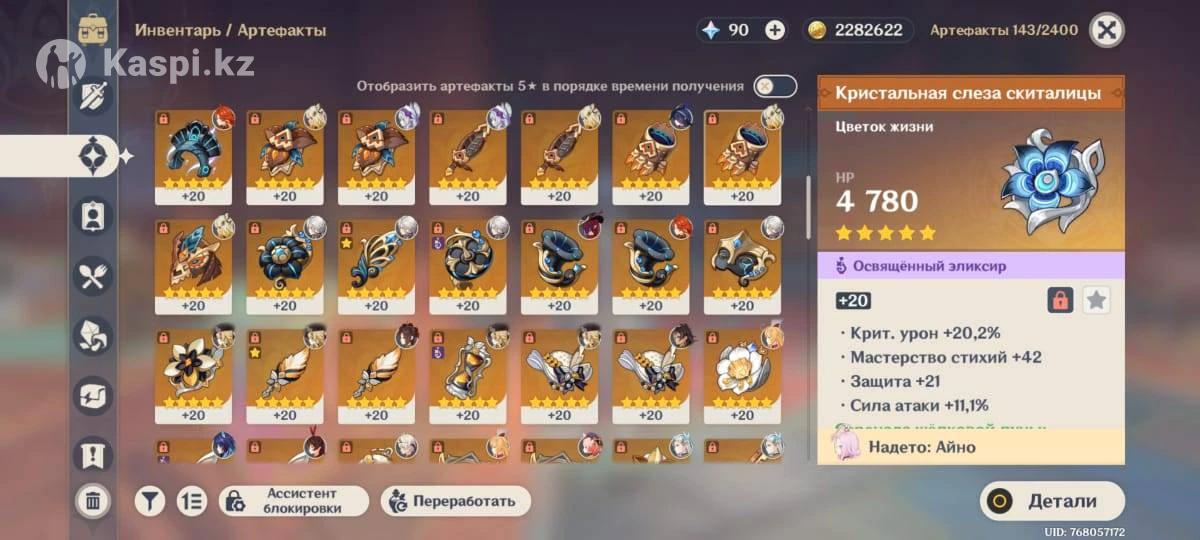1200x540 pixels.
Task: Add primogems with the plus button
Action: click(775, 30)
